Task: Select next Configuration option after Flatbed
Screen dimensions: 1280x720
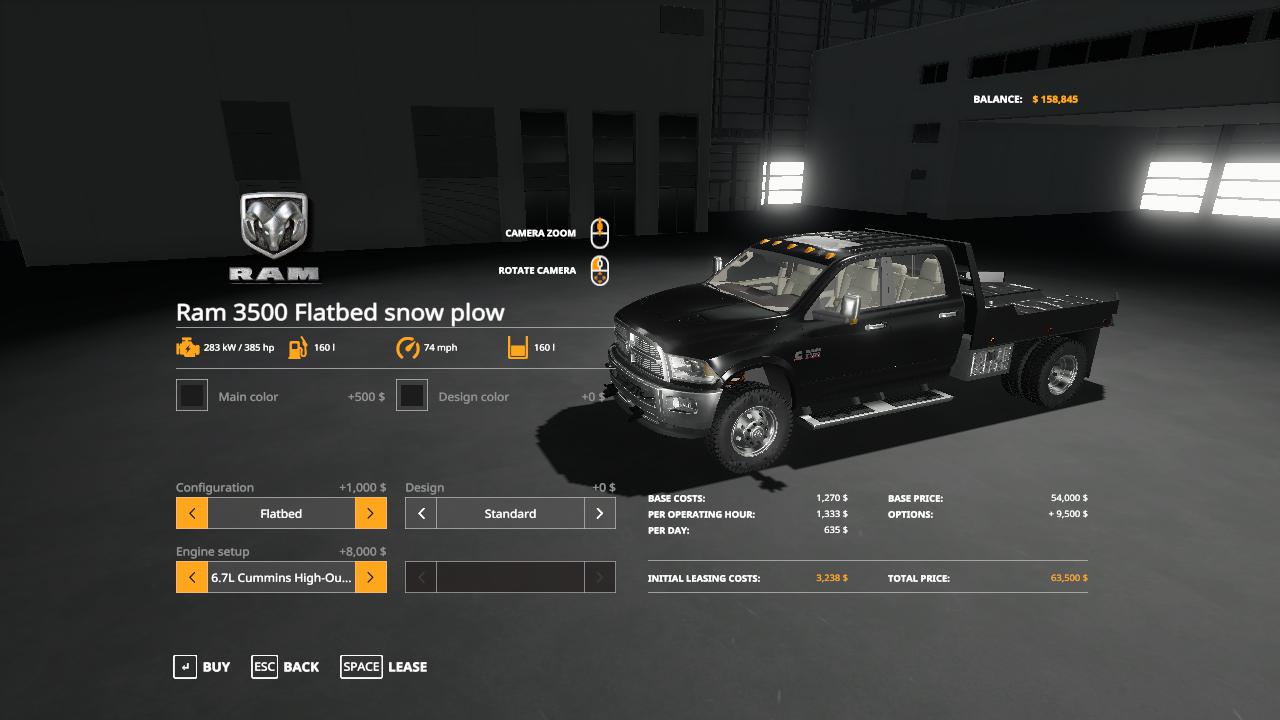Action: (370, 514)
